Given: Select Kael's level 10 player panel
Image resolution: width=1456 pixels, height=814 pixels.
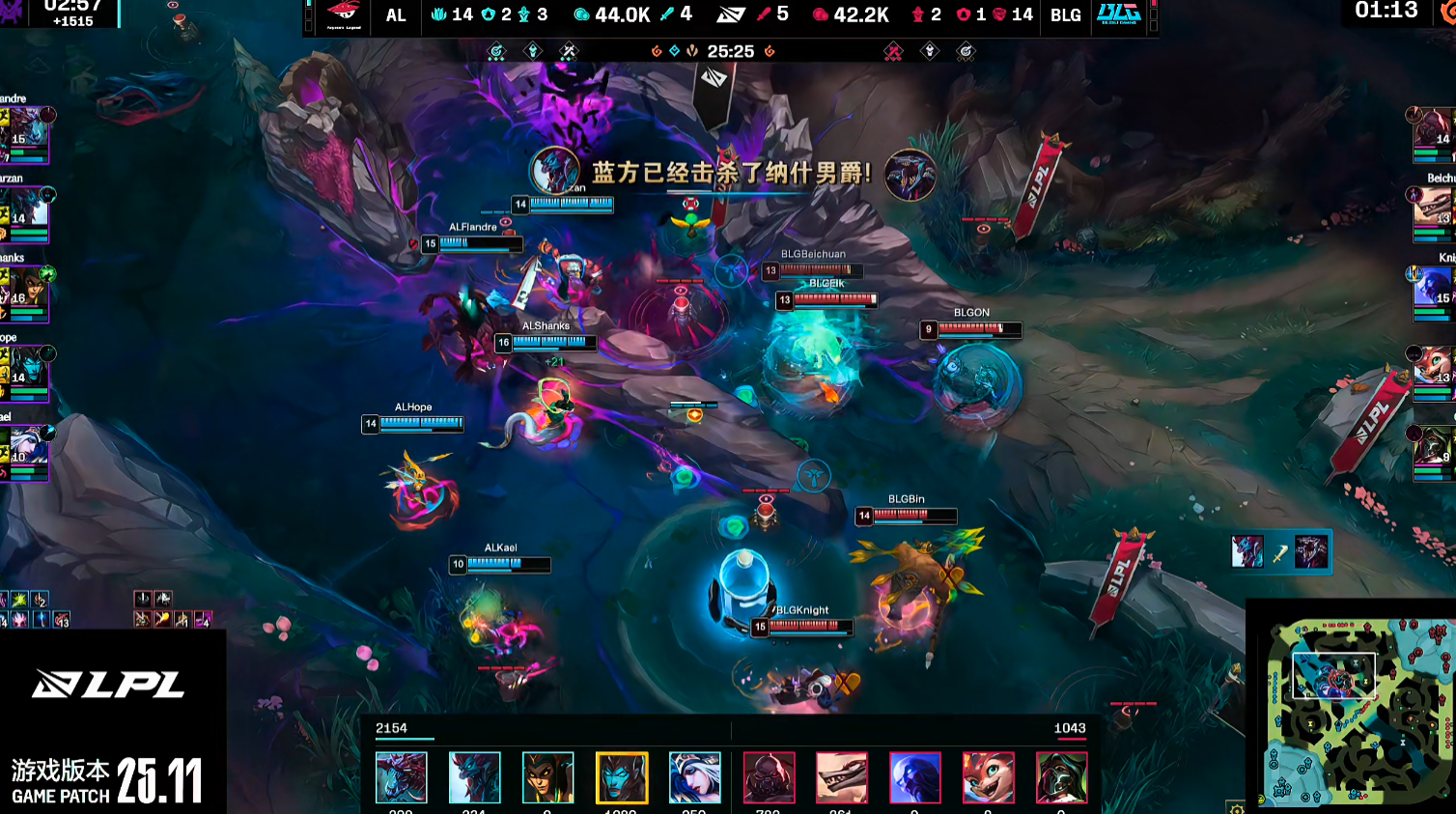Looking at the screenshot, I should (x=25, y=452).
